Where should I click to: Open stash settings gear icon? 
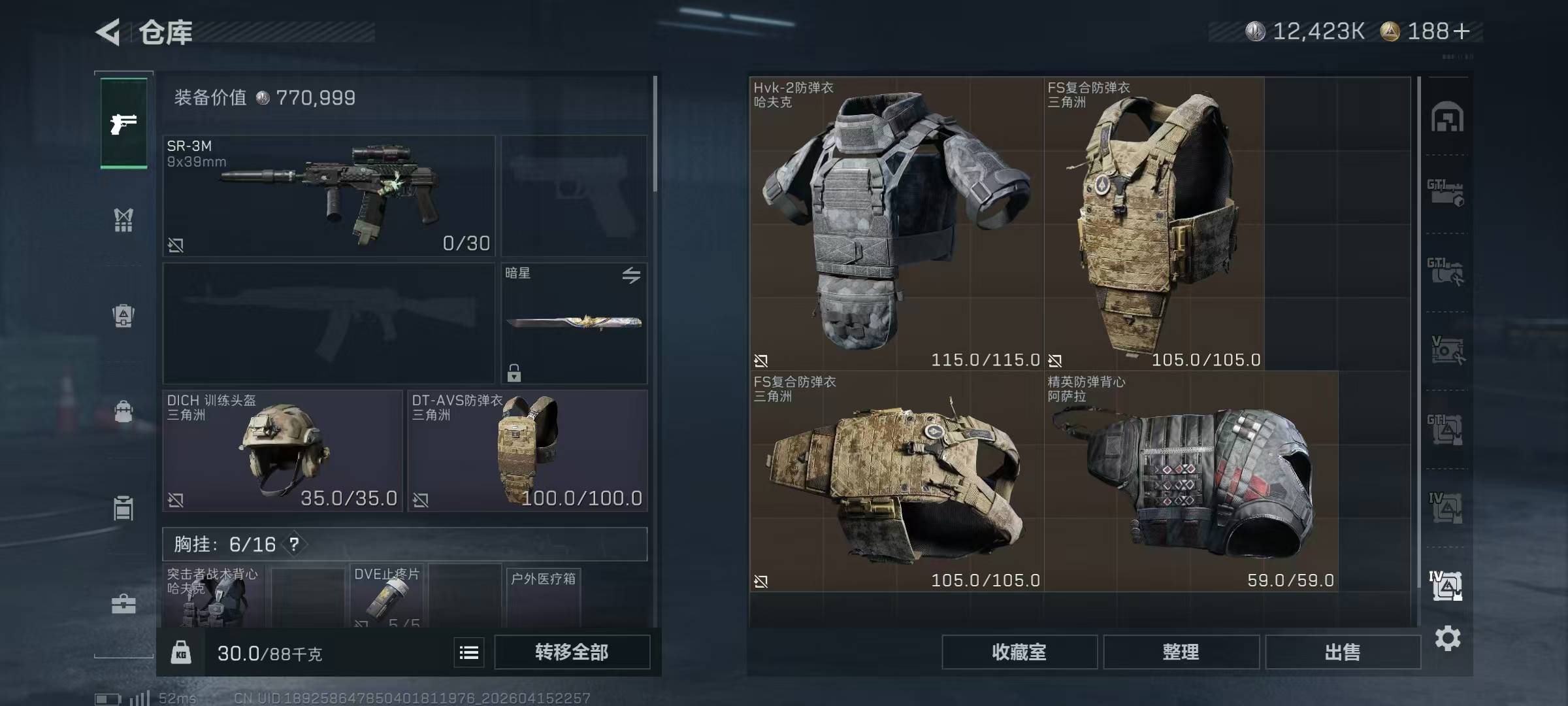[1448, 638]
